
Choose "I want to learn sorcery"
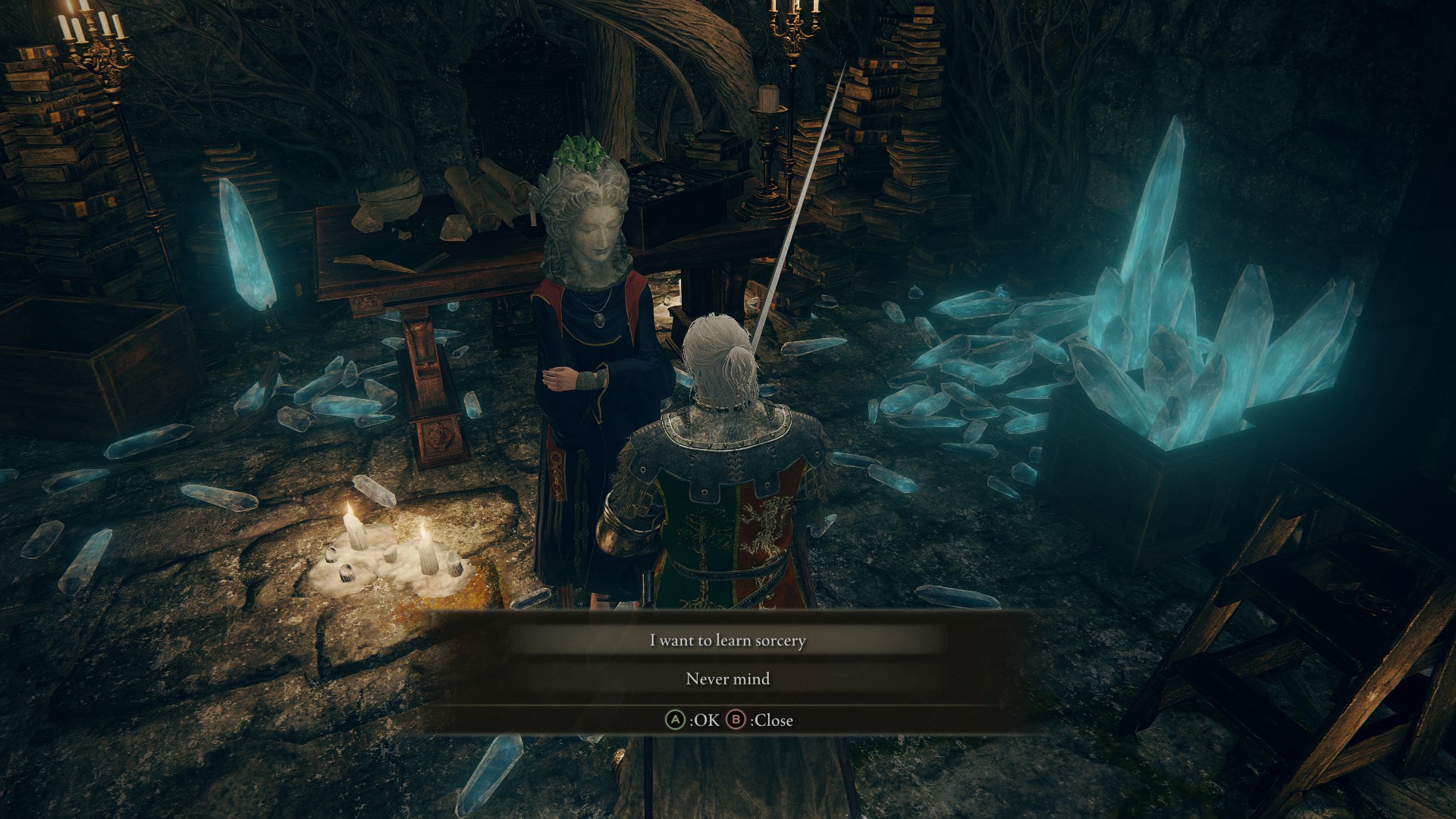tap(727, 641)
